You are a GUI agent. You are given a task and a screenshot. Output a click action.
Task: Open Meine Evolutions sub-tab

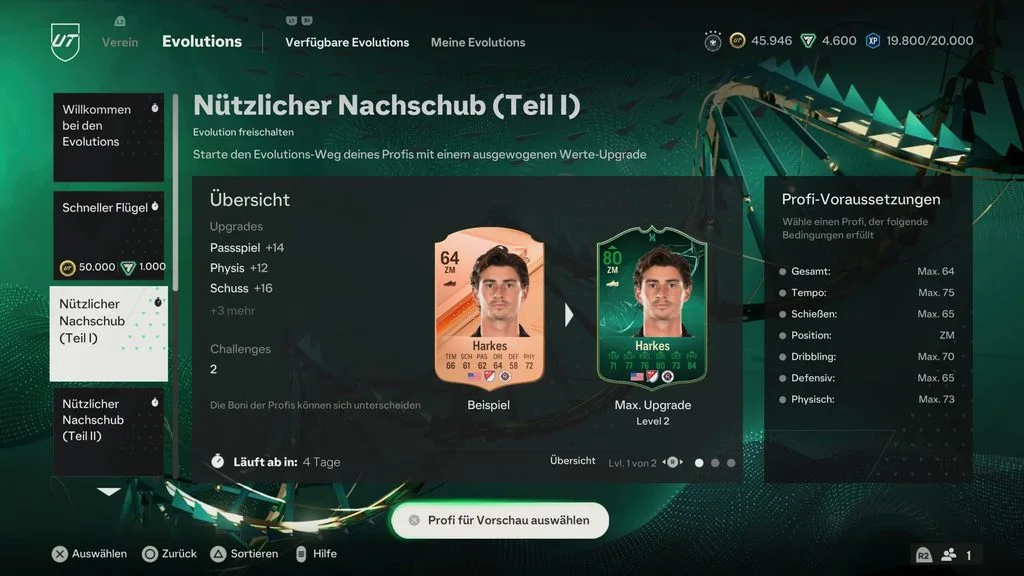(x=478, y=42)
